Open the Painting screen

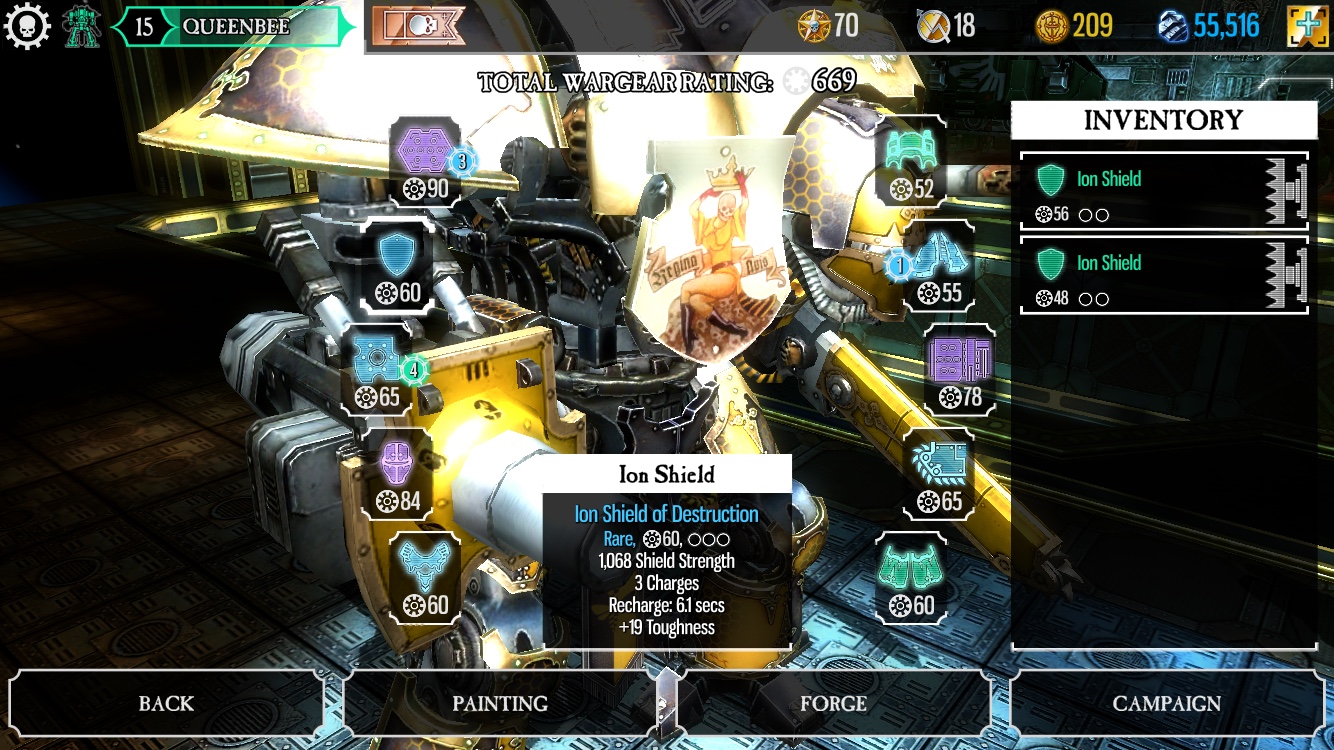(x=499, y=703)
